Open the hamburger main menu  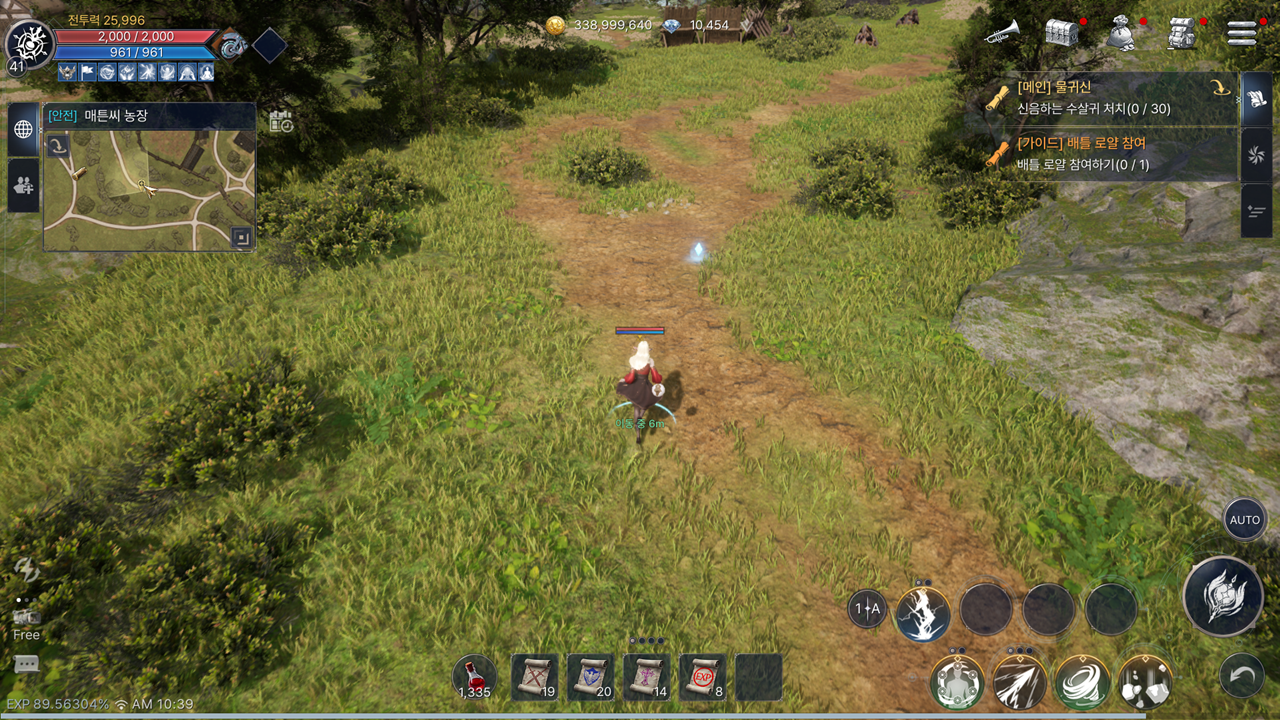1242,33
